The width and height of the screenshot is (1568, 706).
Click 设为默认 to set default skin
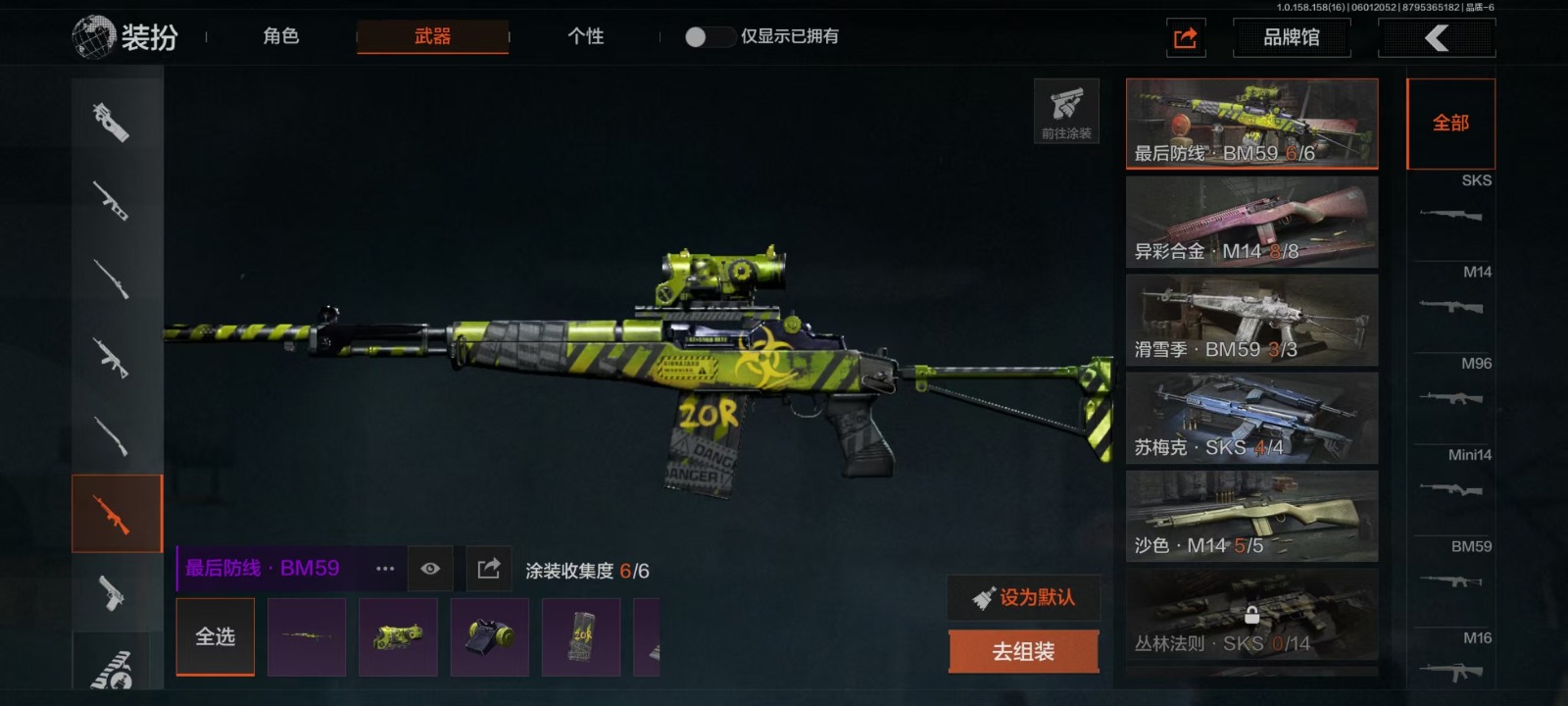pos(1023,597)
